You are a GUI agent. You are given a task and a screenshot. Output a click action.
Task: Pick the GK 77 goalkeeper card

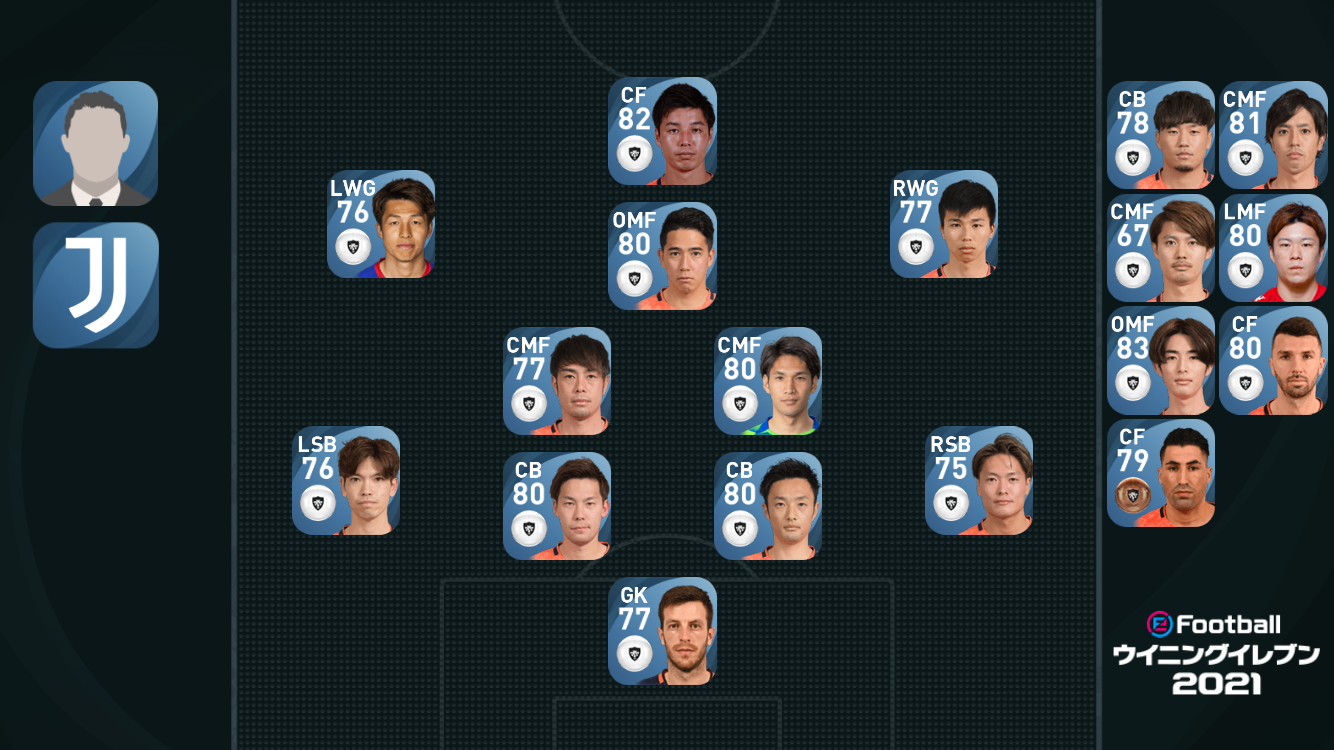(x=662, y=631)
